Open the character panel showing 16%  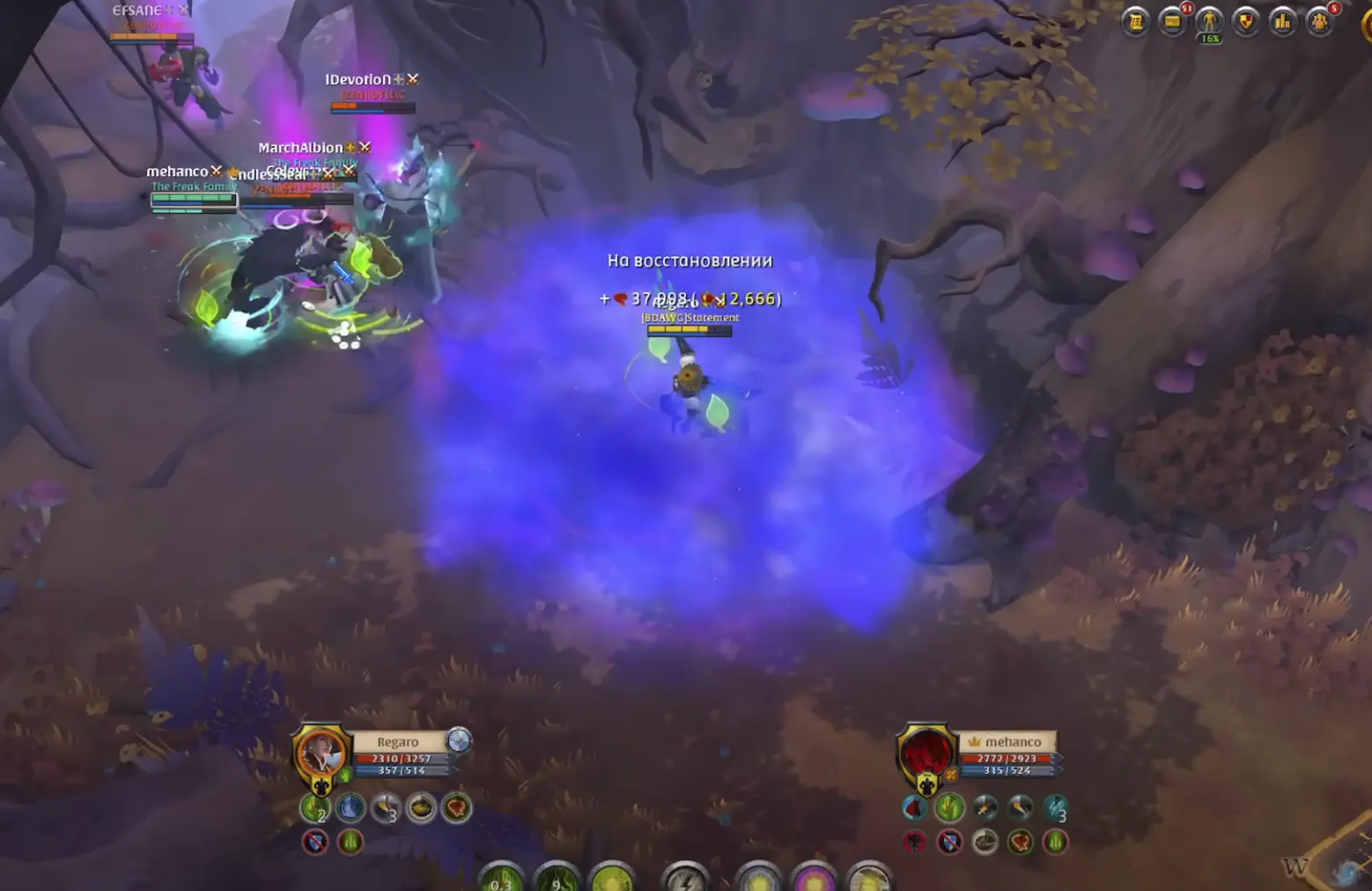(1209, 23)
